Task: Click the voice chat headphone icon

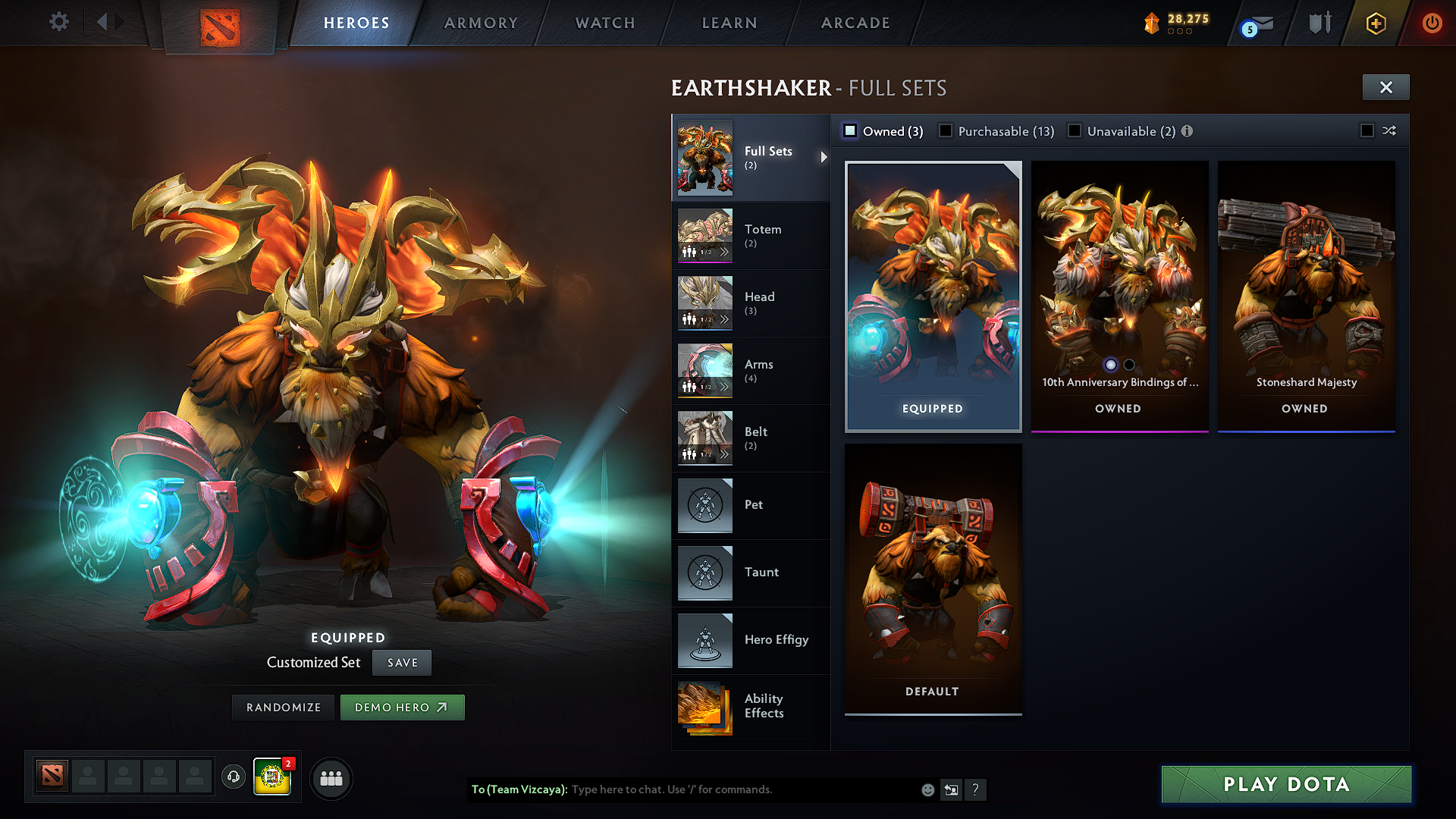Action: point(233,778)
